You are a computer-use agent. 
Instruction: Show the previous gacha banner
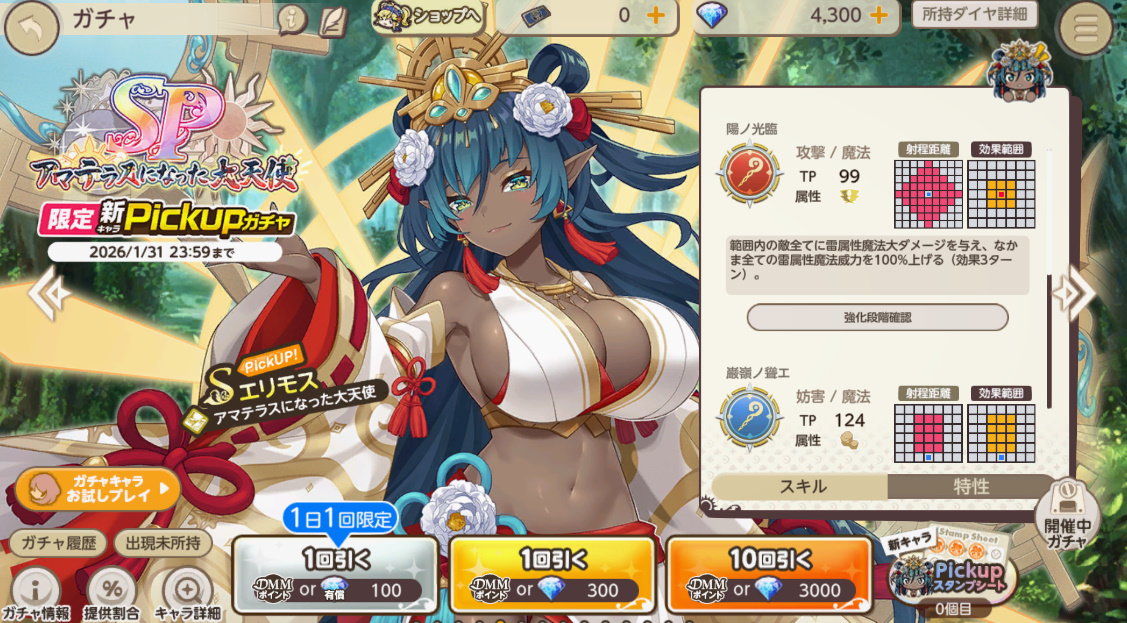coord(47,292)
